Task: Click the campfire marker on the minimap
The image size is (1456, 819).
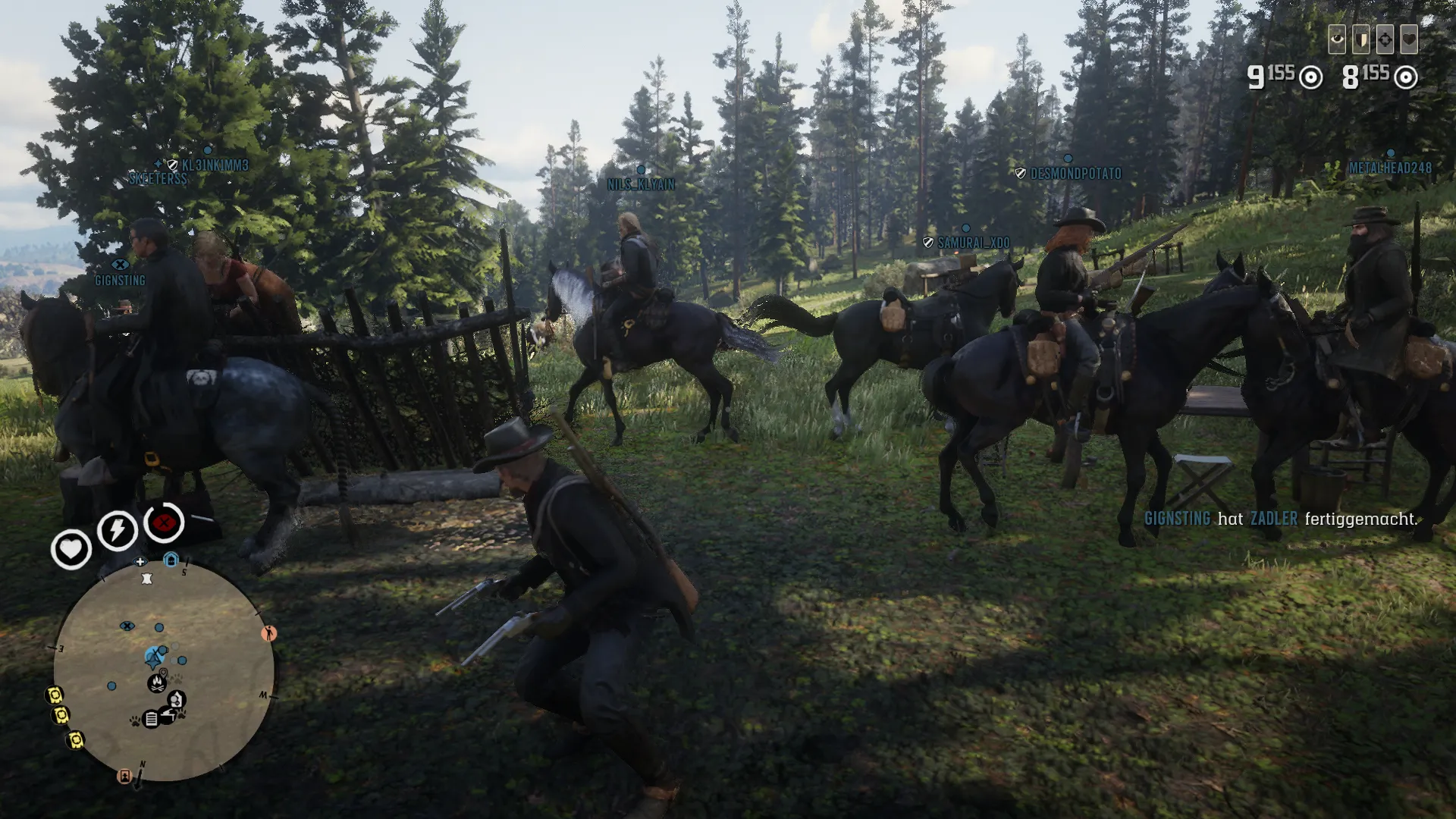Action: click(x=156, y=682)
